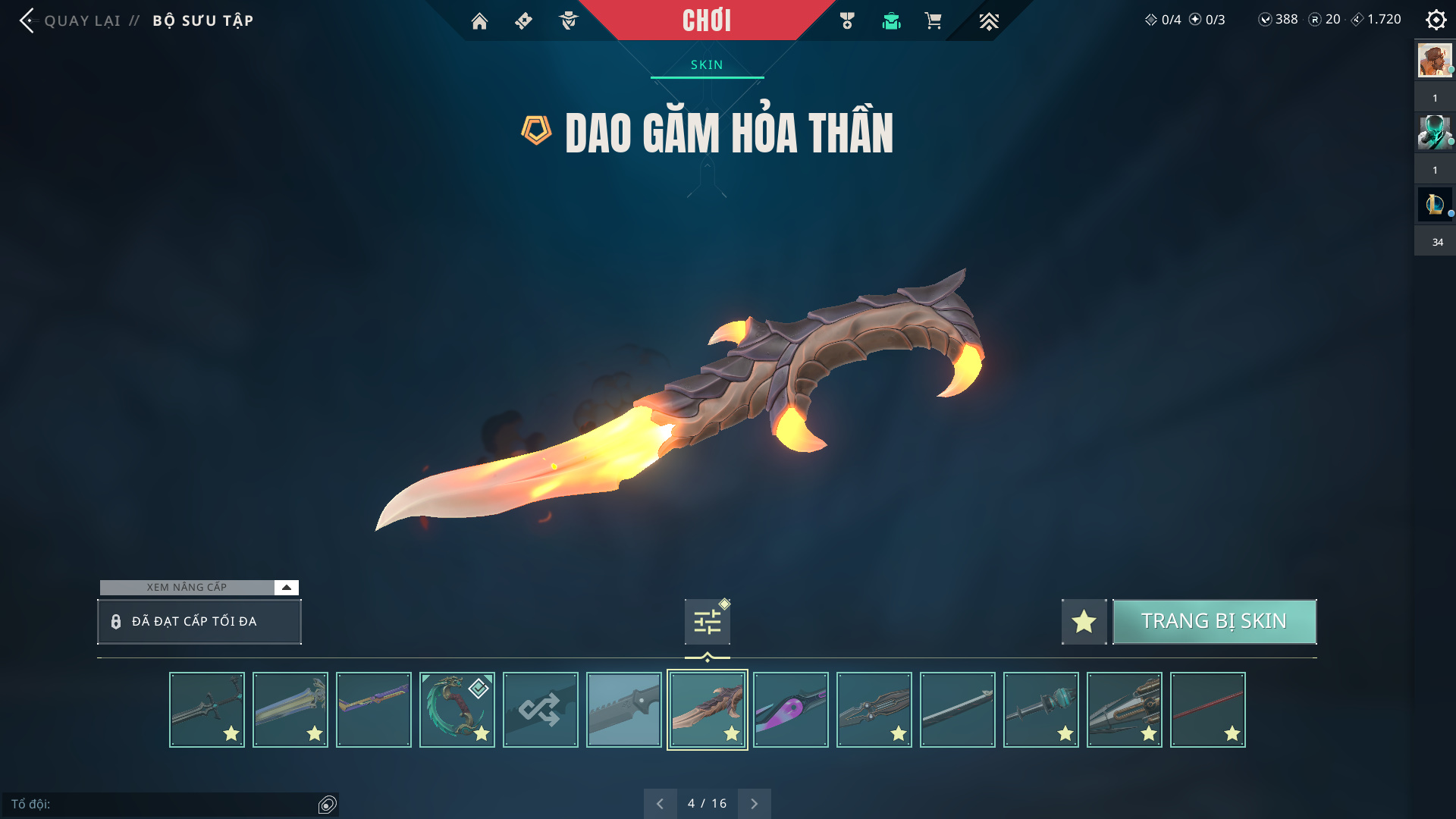This screenshot has width=1456, height=819.
Task: Go to previous skin page
Action: click(x=660, y=803)
